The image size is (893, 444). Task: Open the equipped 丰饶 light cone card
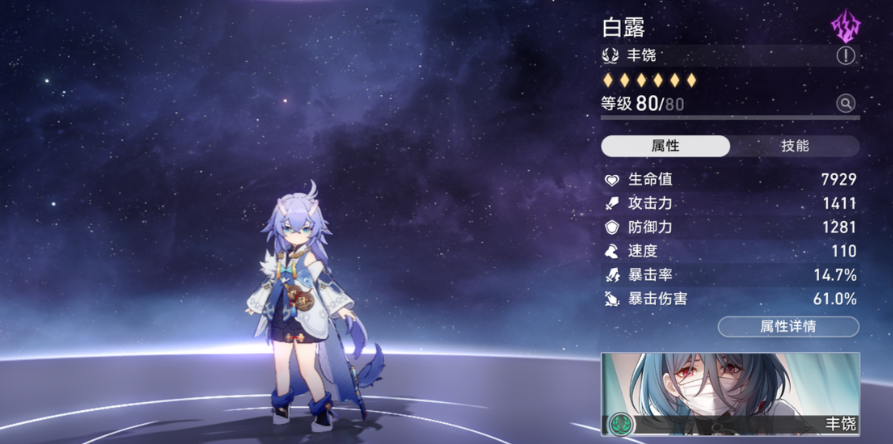click(x=730, y=394)
